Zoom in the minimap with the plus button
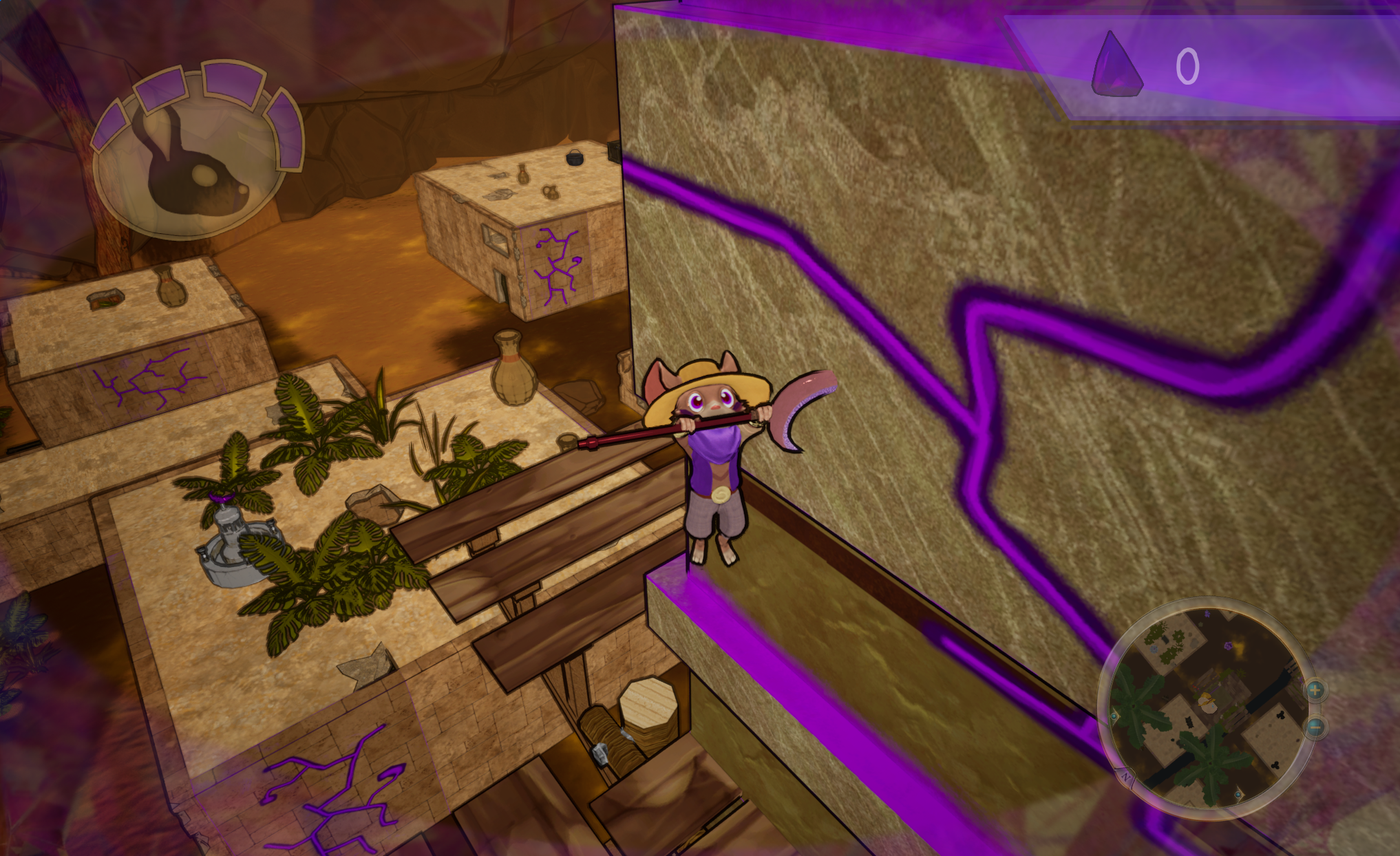The height and width of the screenshot is (856, 1400). tap(1315, 690)
